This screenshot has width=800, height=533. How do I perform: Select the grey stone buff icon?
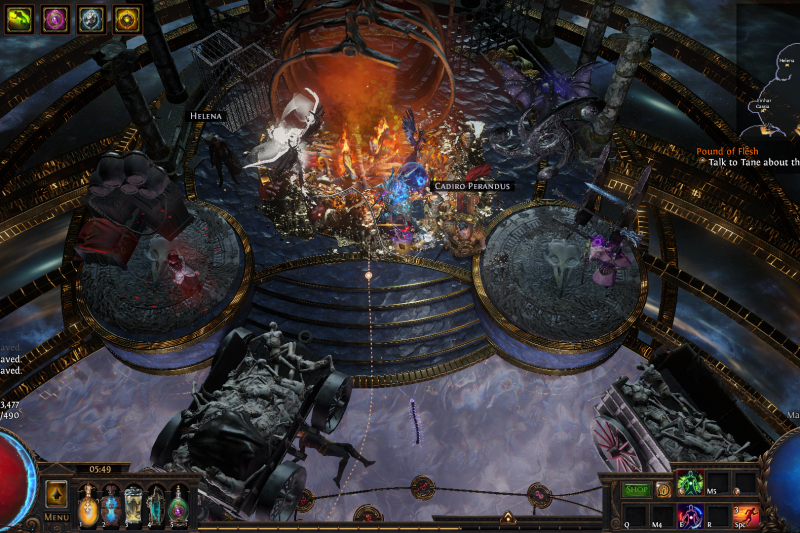[91, 19]
